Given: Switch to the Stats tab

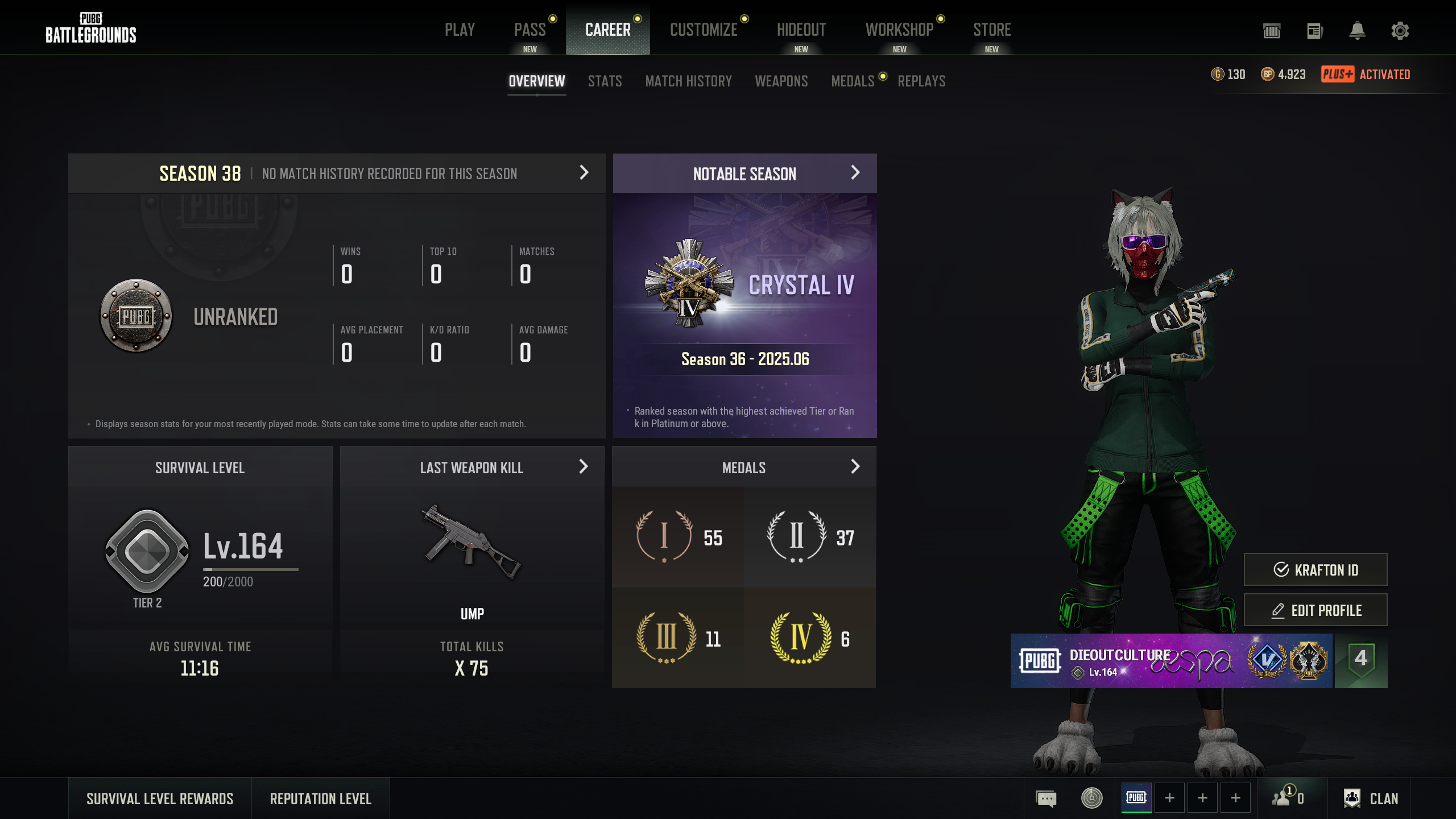Looking at the screenshot, I should [605, 81].
